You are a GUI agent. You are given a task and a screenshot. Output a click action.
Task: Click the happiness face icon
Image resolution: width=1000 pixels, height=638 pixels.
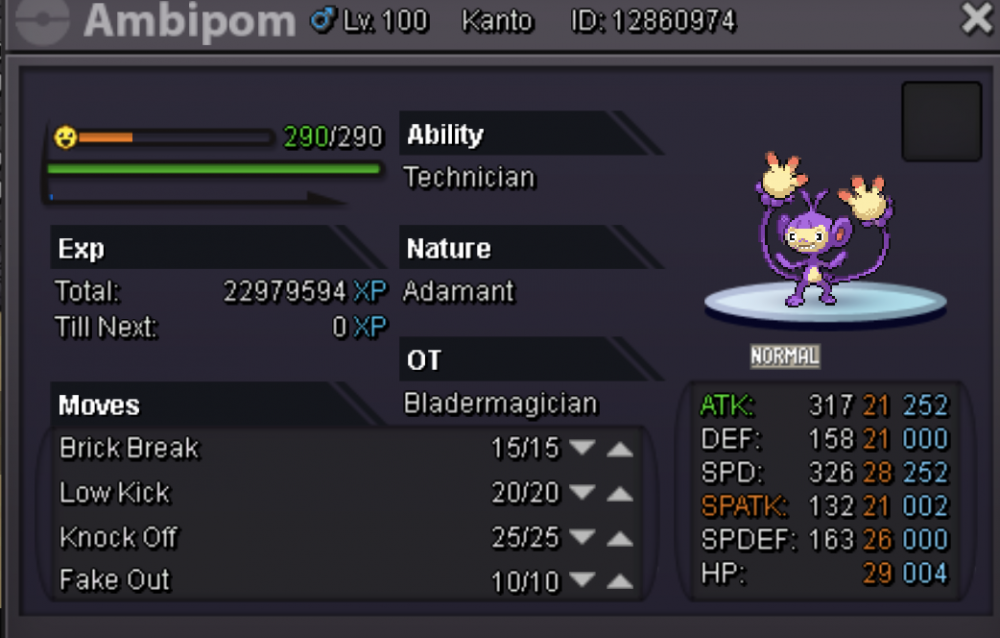tap(65, 137)
